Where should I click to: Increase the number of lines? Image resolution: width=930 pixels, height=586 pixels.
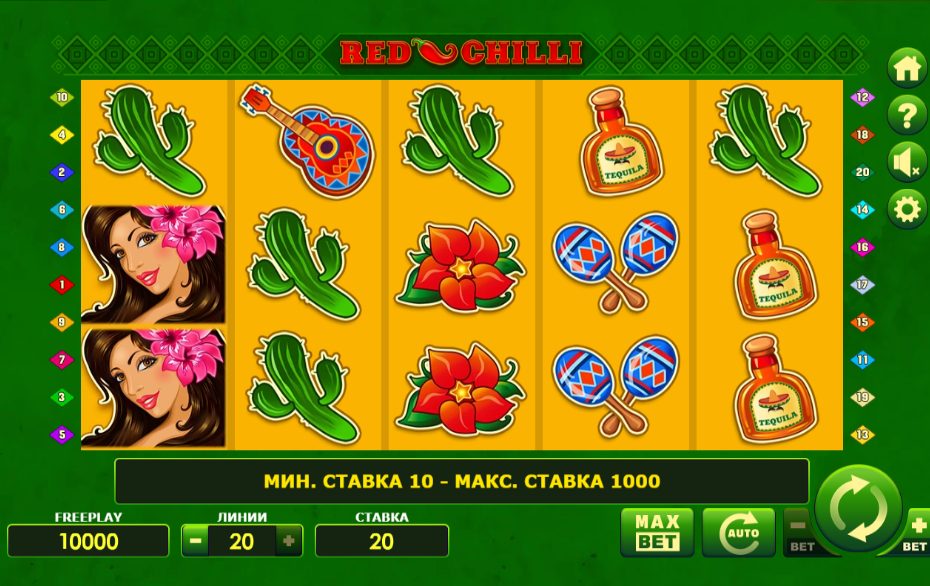289,541
